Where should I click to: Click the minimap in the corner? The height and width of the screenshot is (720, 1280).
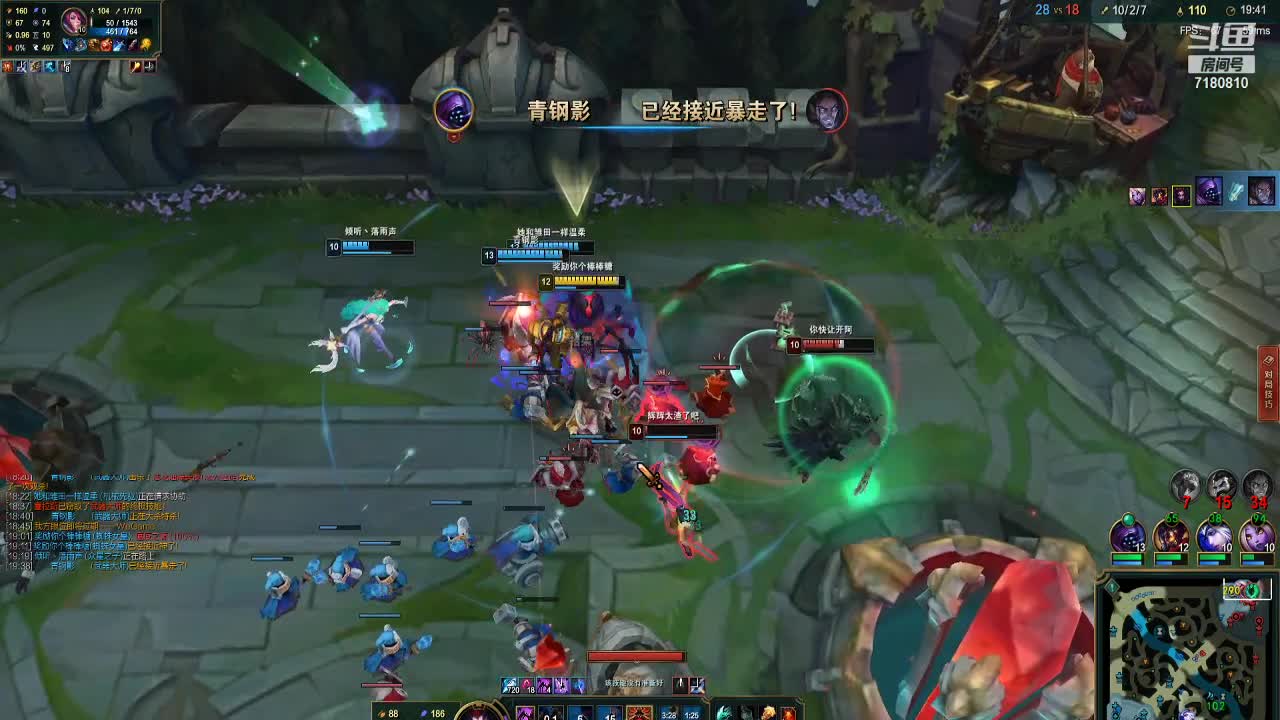pos(1190,648)
